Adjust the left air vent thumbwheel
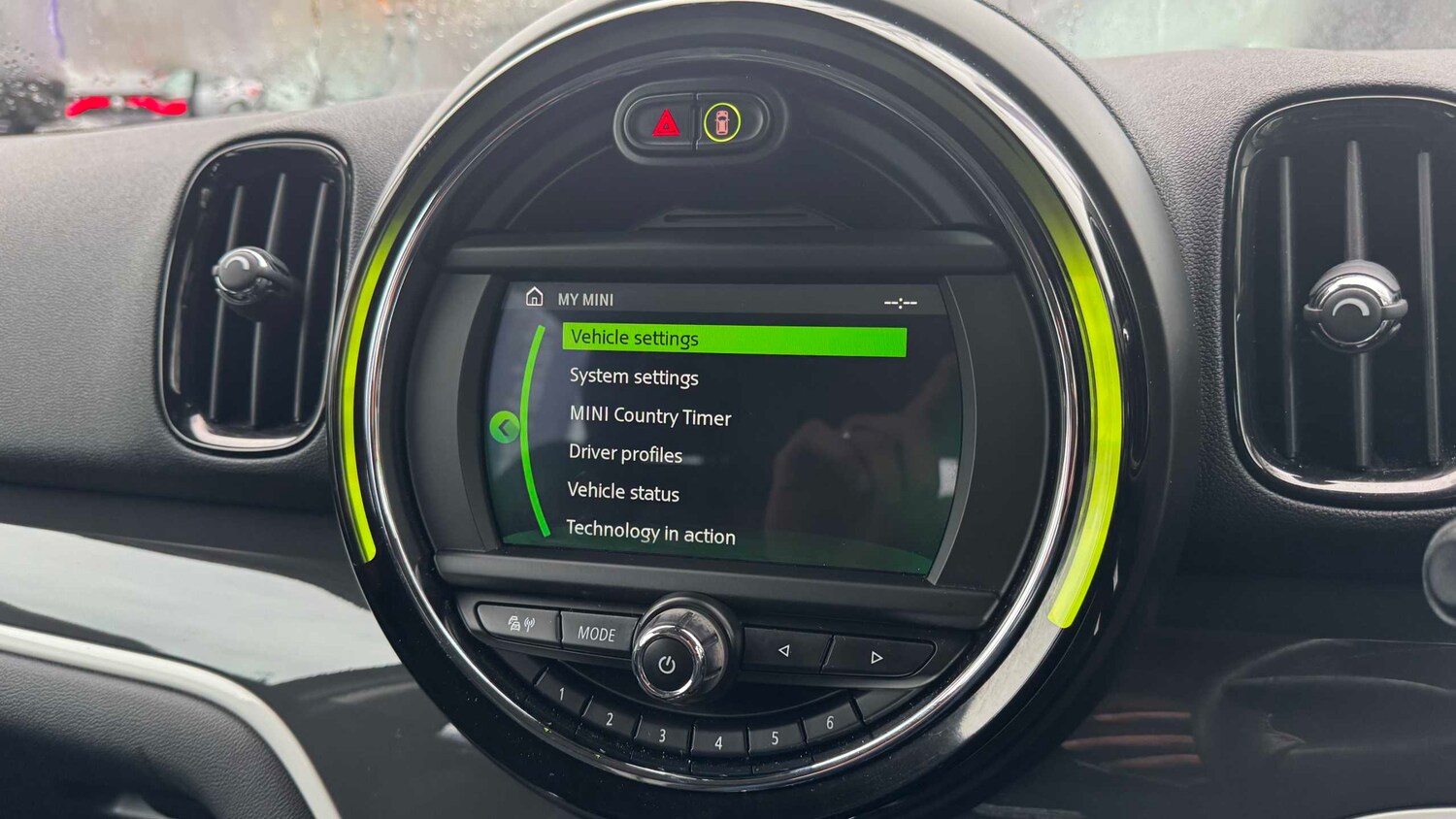Screen dimensions: 1456x819 tap(246, 275)
